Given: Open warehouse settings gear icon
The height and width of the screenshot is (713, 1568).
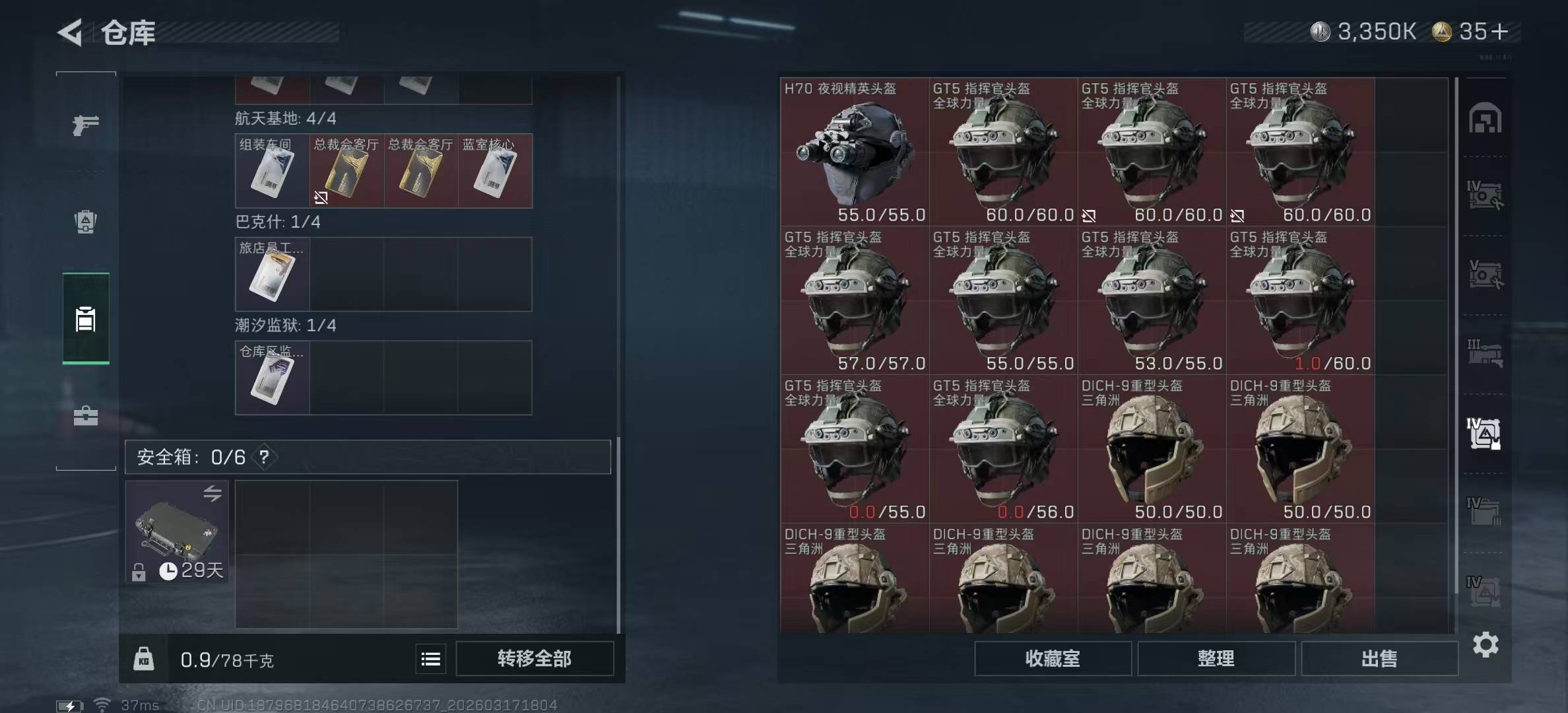Looking at the screenshot, I should pyautogui.click(x=1485, y=644).
